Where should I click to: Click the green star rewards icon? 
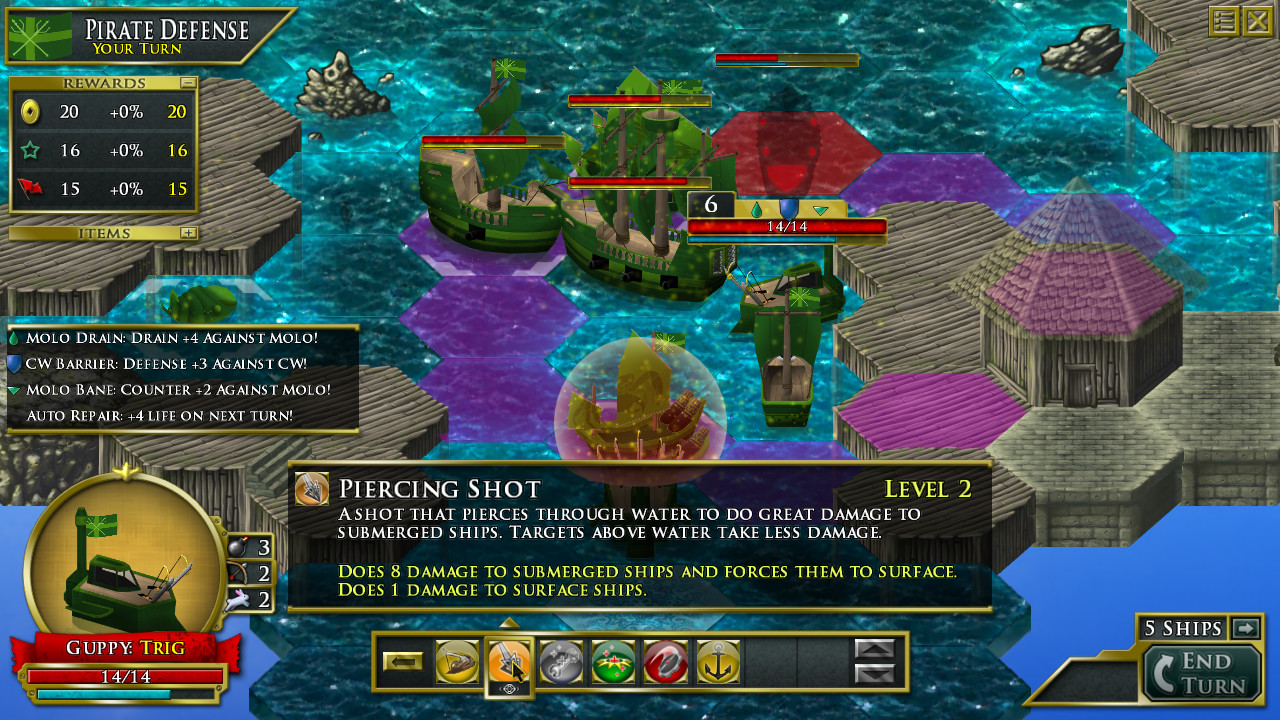point(30,150)
